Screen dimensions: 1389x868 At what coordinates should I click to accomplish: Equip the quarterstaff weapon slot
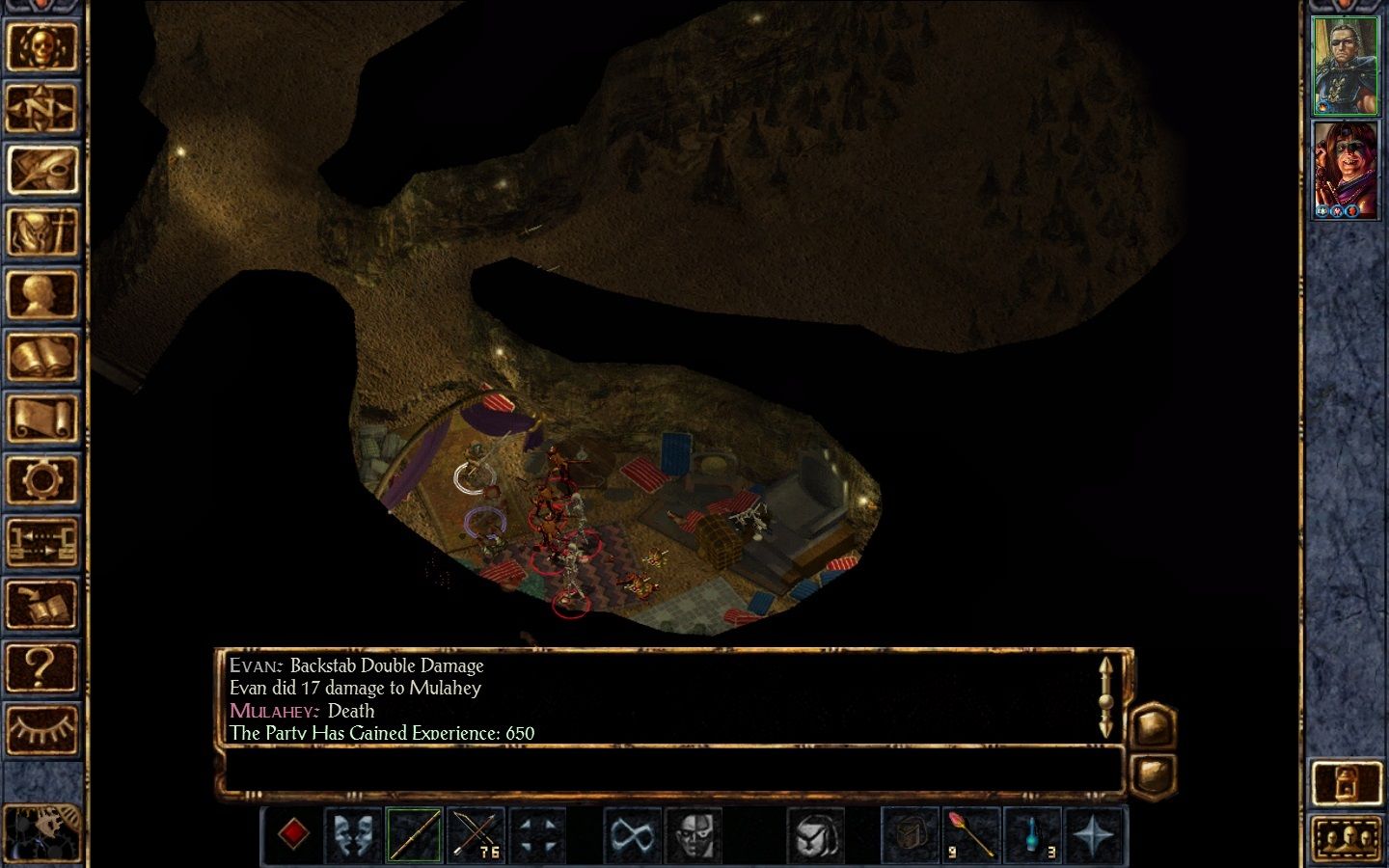tap(415, 833)
